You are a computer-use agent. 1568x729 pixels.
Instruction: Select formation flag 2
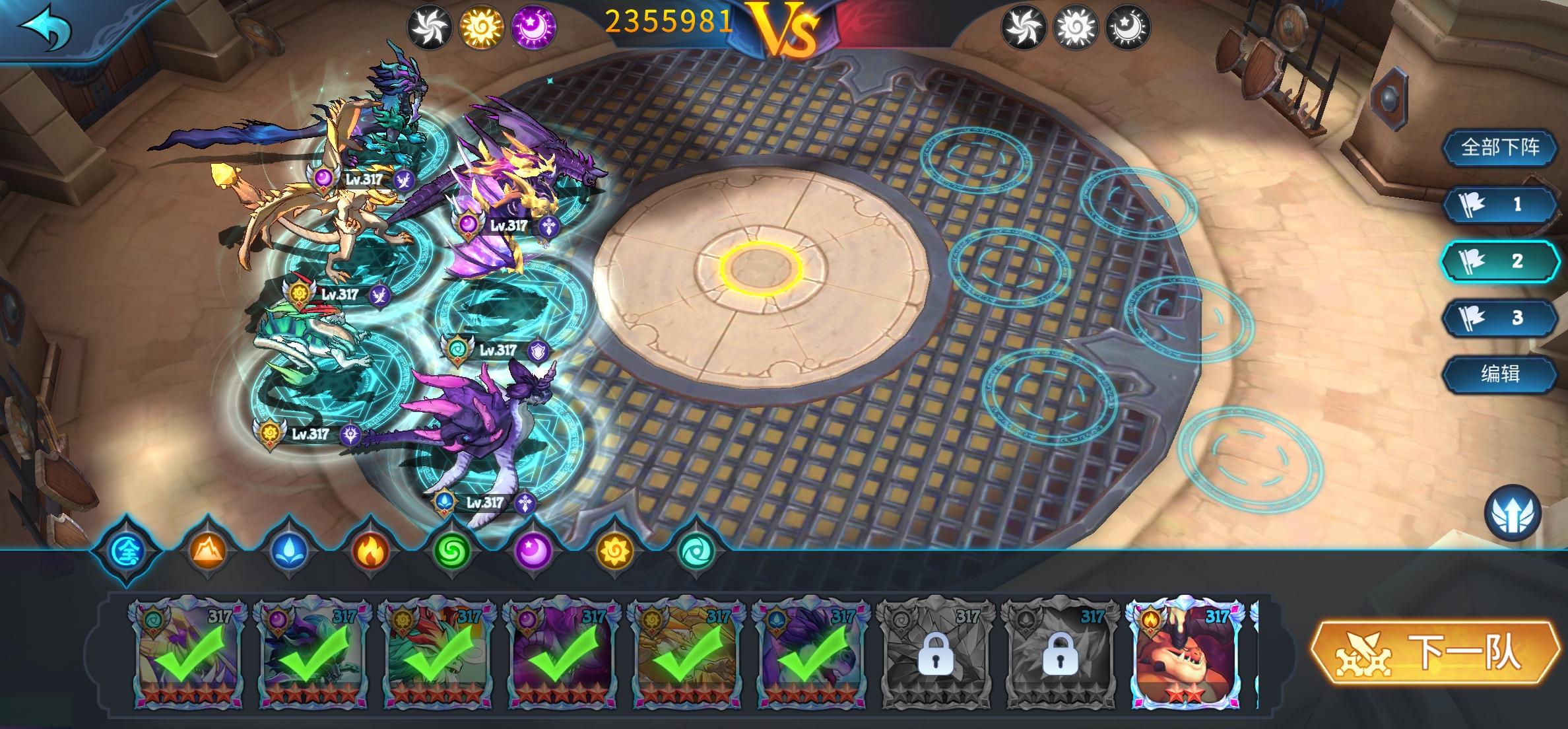(x=1499, y=261)
